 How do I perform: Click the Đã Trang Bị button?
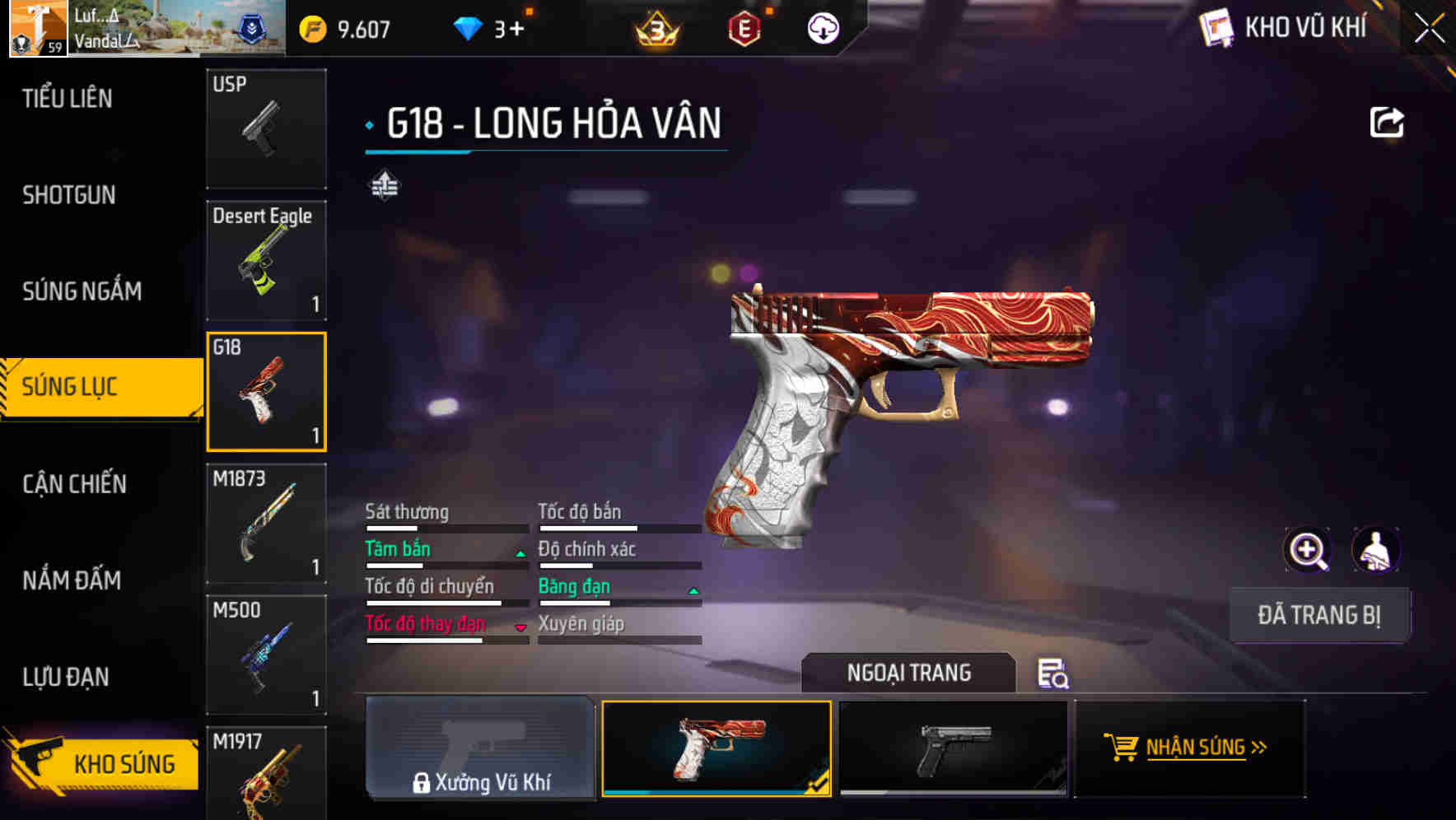(x=1318, y=615)
